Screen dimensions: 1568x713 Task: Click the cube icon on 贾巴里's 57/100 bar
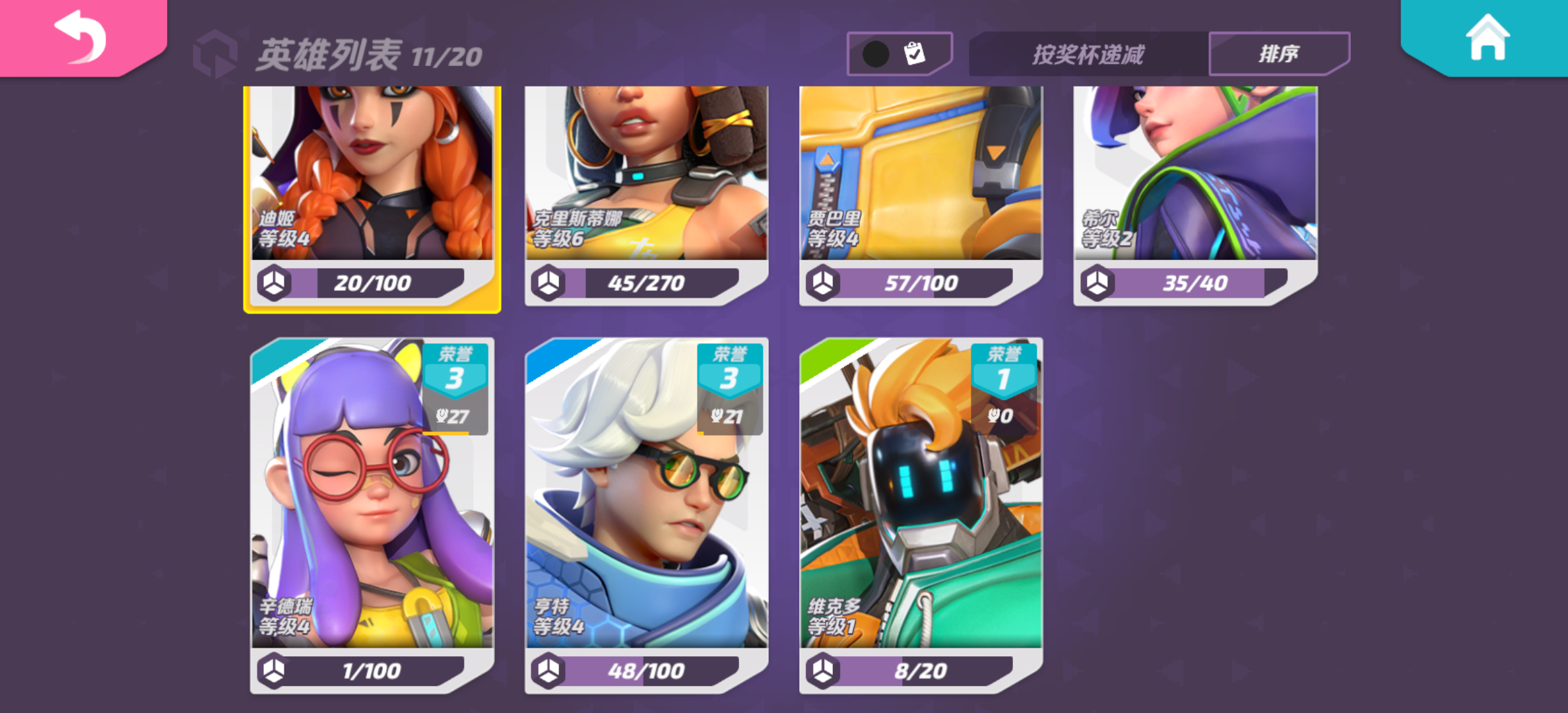point(822,283)
